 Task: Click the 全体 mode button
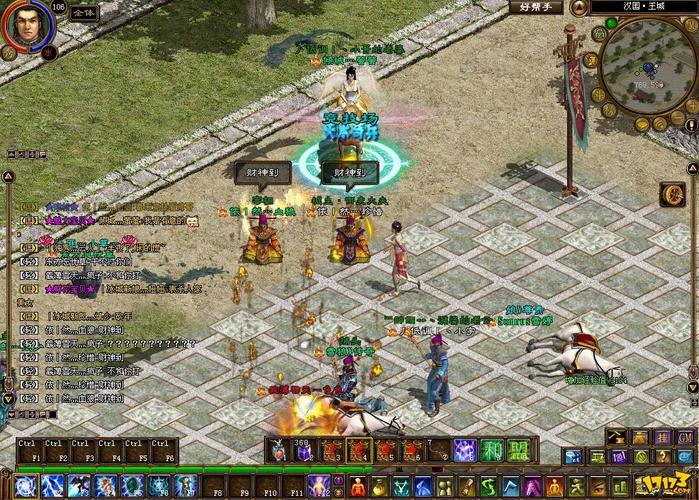point(83,15)
